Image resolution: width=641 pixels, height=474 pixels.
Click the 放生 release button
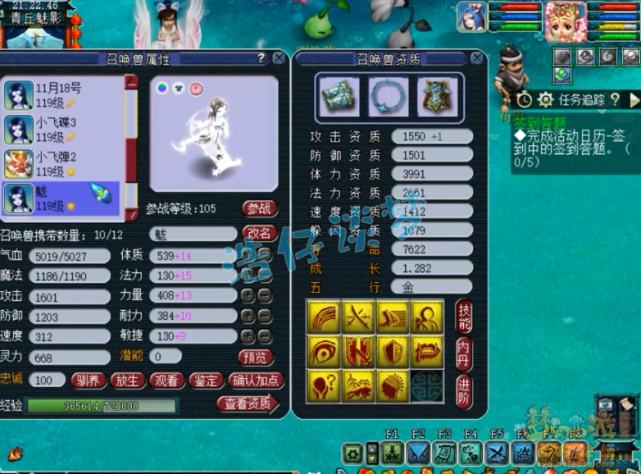126,380
